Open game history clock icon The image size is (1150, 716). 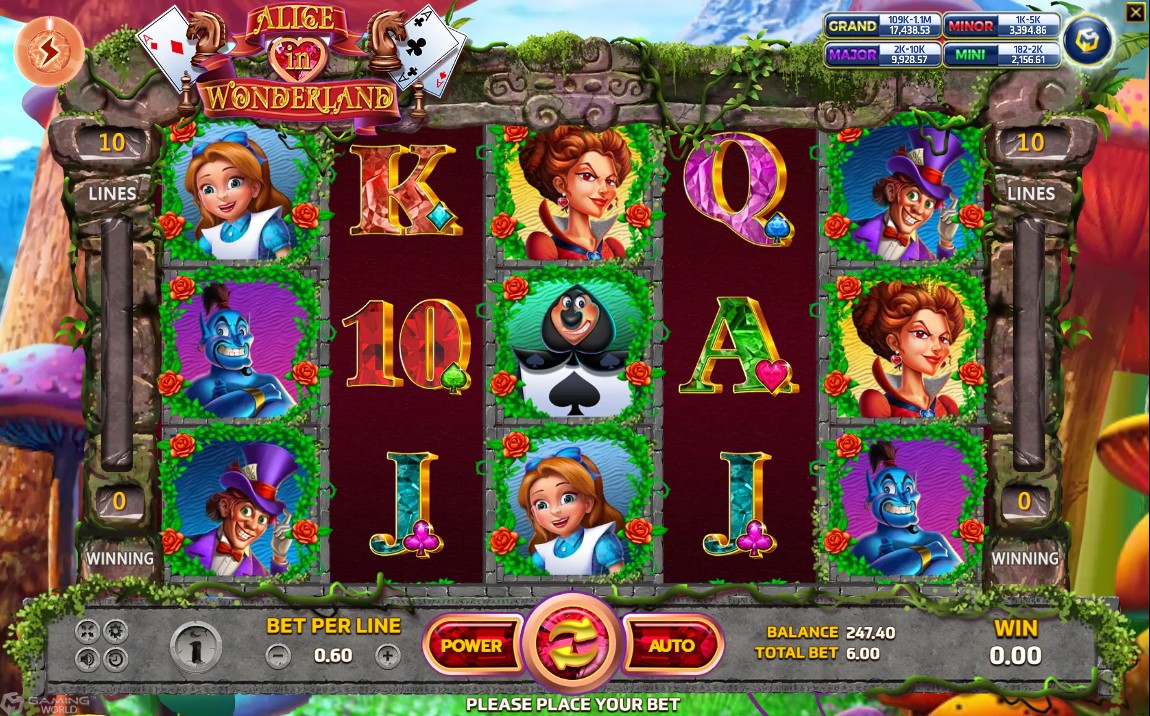point(115,659)
